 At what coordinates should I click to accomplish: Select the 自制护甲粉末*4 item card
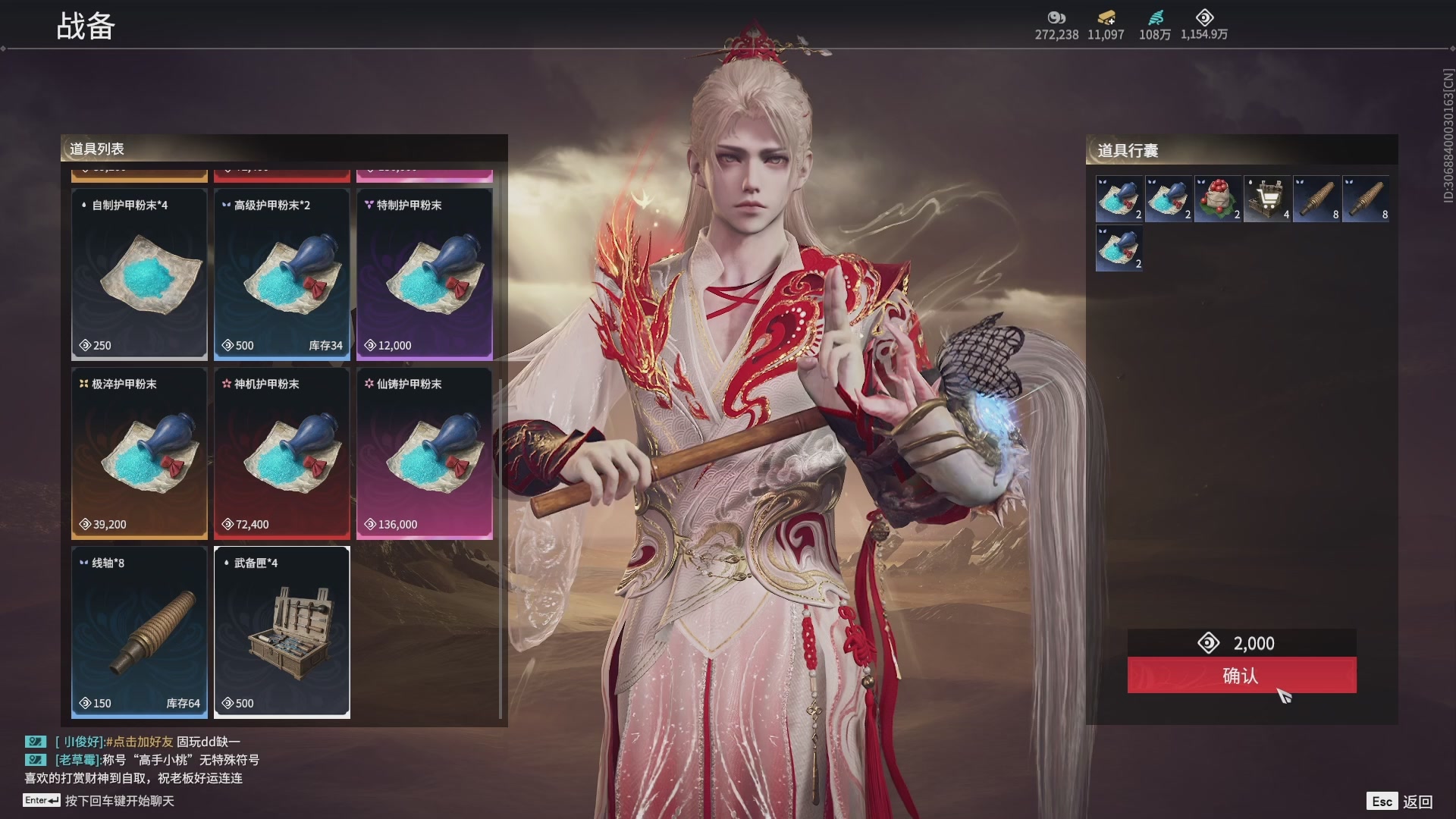140,275
